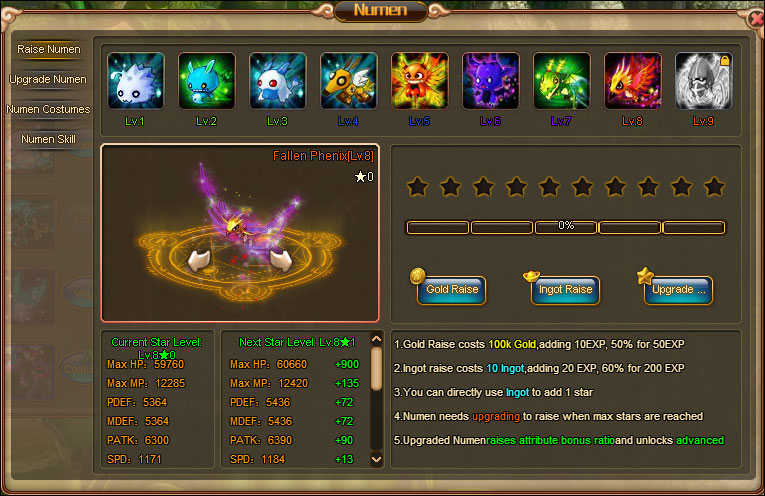
Task: Select the Lv.6 purple dragon numen
Action: tap(491, 81)
